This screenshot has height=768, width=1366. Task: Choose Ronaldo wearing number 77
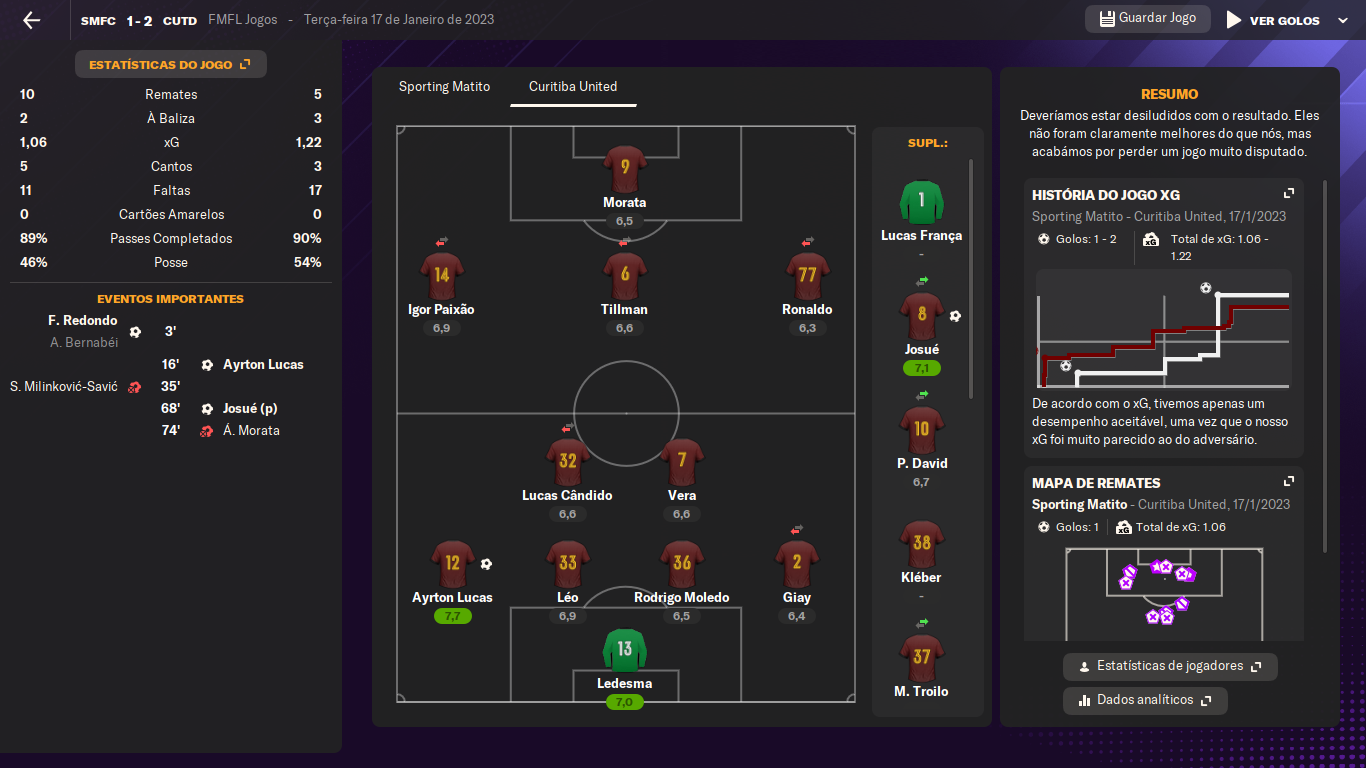806,275
